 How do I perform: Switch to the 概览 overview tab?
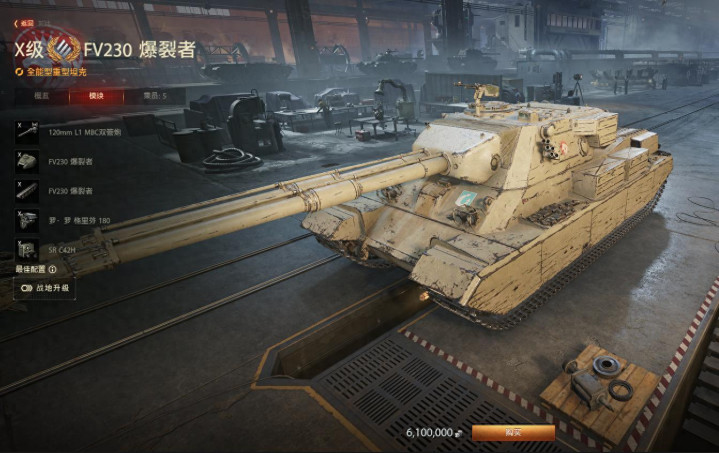(x=42, y=96)
